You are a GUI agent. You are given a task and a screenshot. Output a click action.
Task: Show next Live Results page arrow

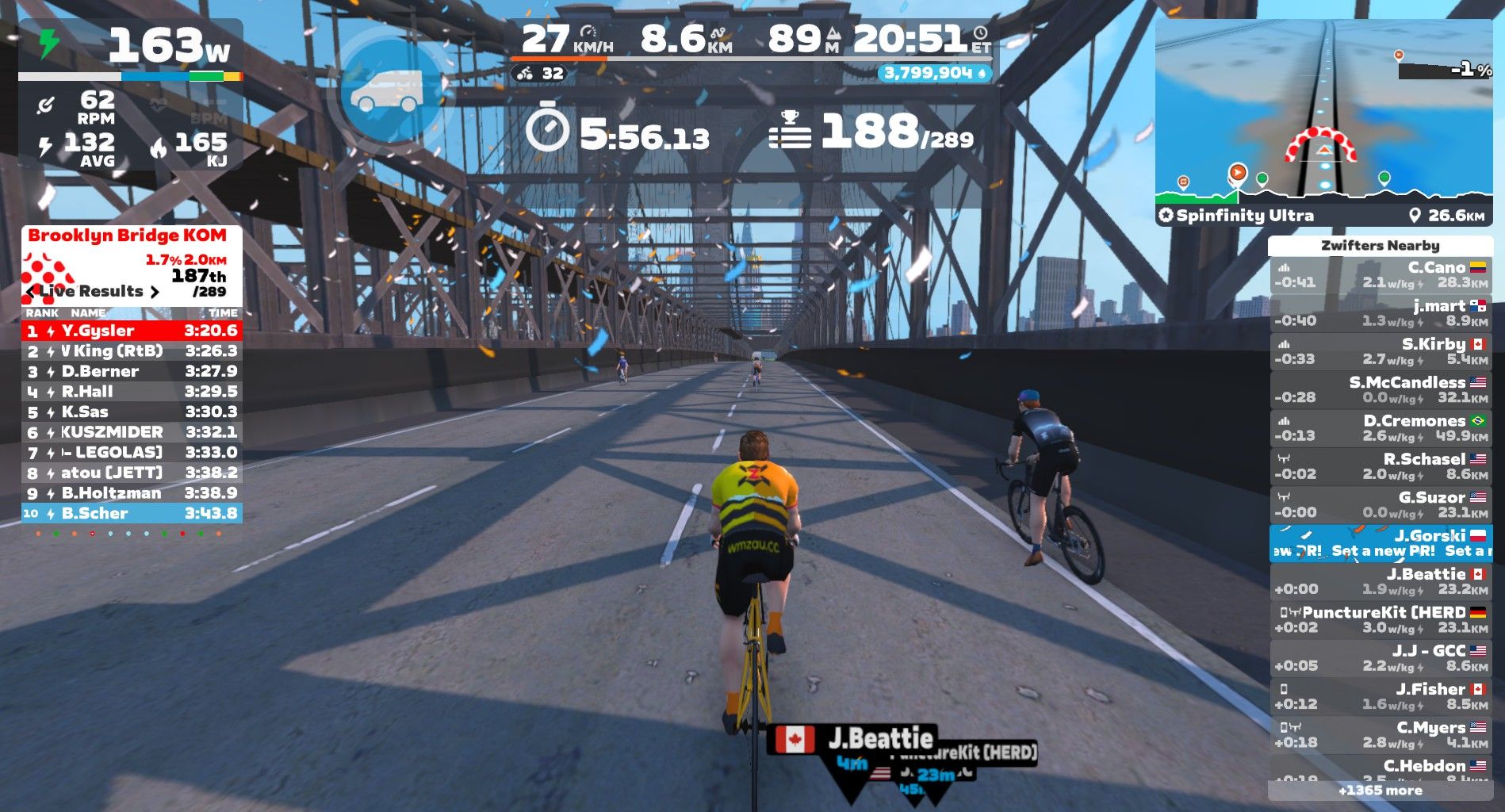pos(155,292)
